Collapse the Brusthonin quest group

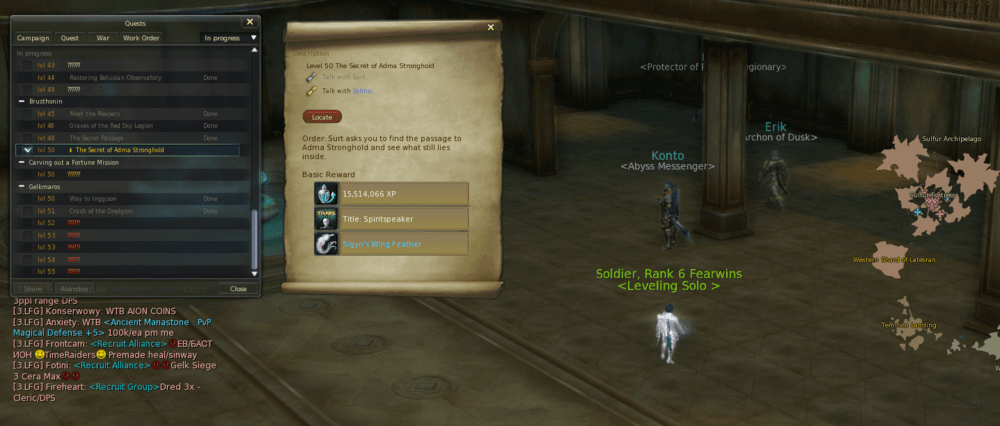point(22,101)
